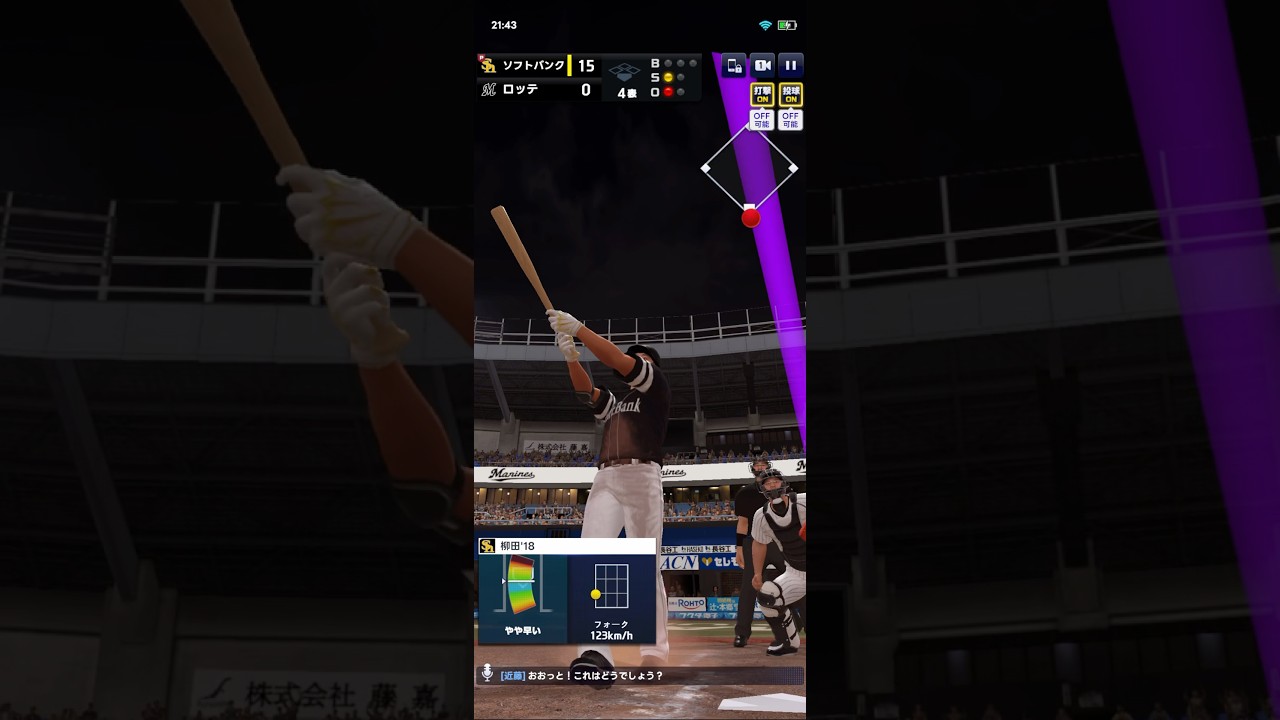Viewport: 1280px width, 720px height.
Task: Toggle the 打撃 ON auto-batting button
Action: (762, 95)
